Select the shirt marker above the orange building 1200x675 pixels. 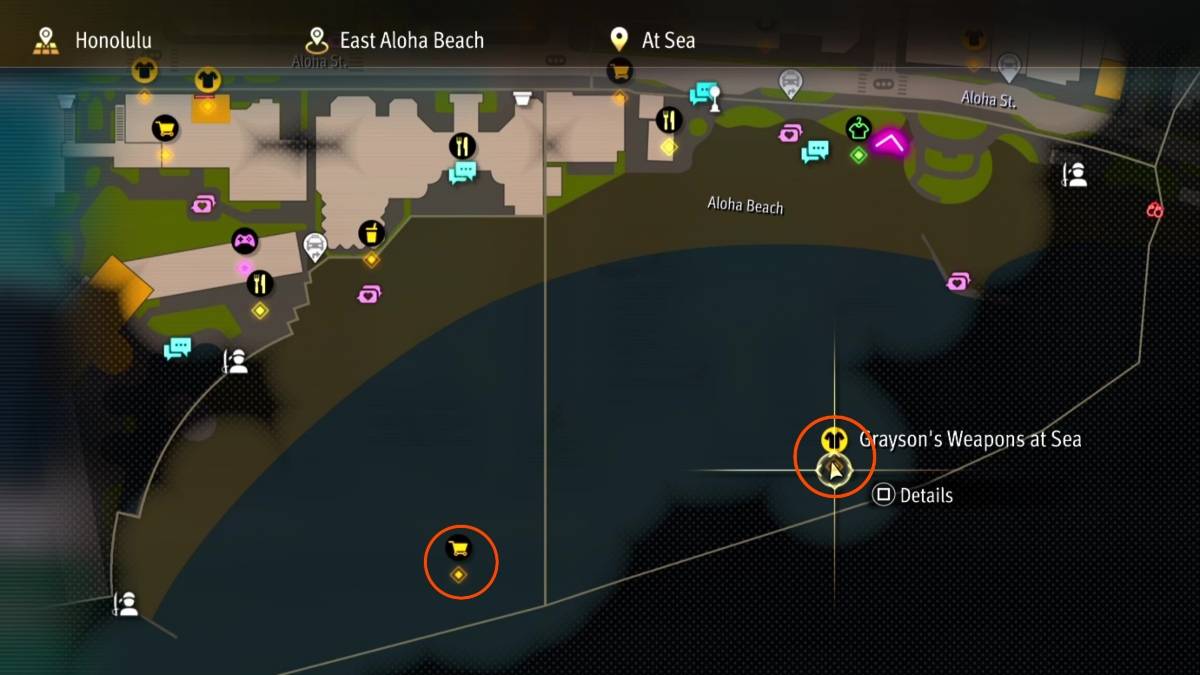coord(207,79)
